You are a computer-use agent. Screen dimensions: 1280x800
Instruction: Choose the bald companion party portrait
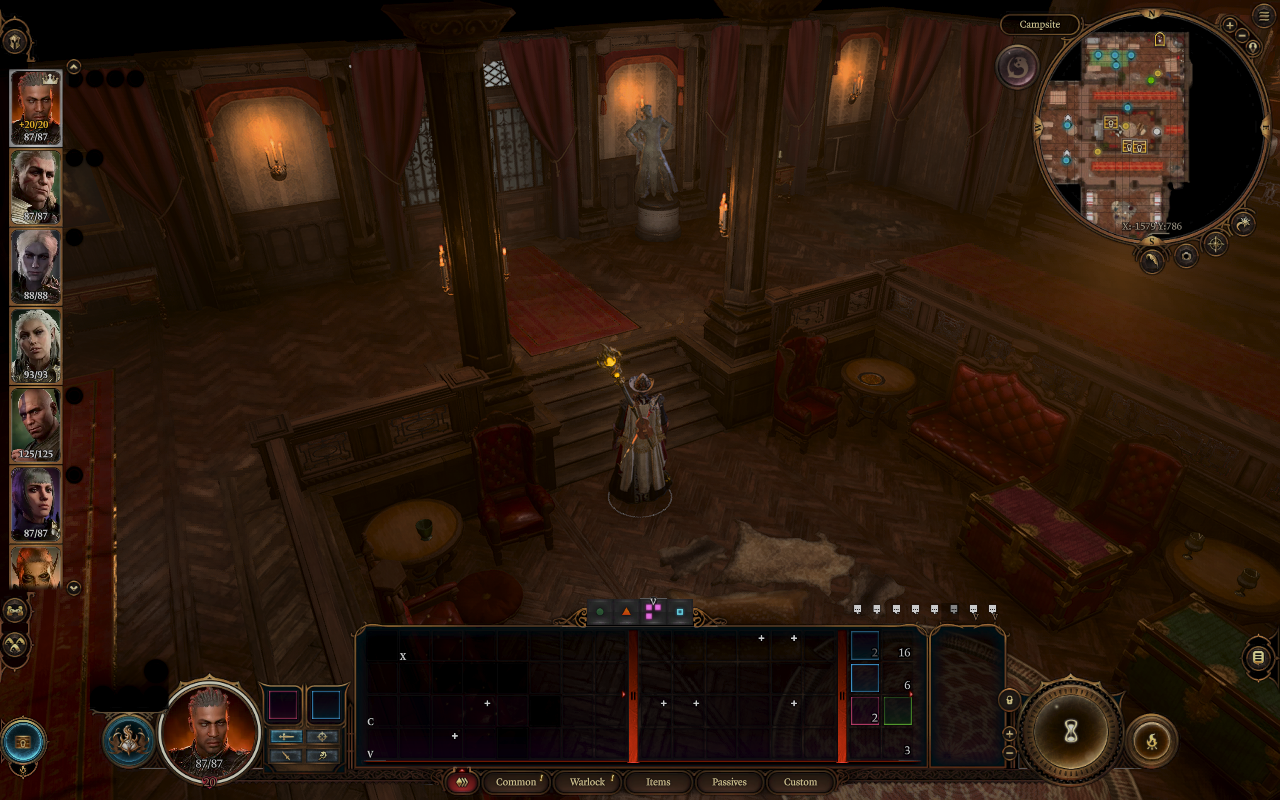36,424
